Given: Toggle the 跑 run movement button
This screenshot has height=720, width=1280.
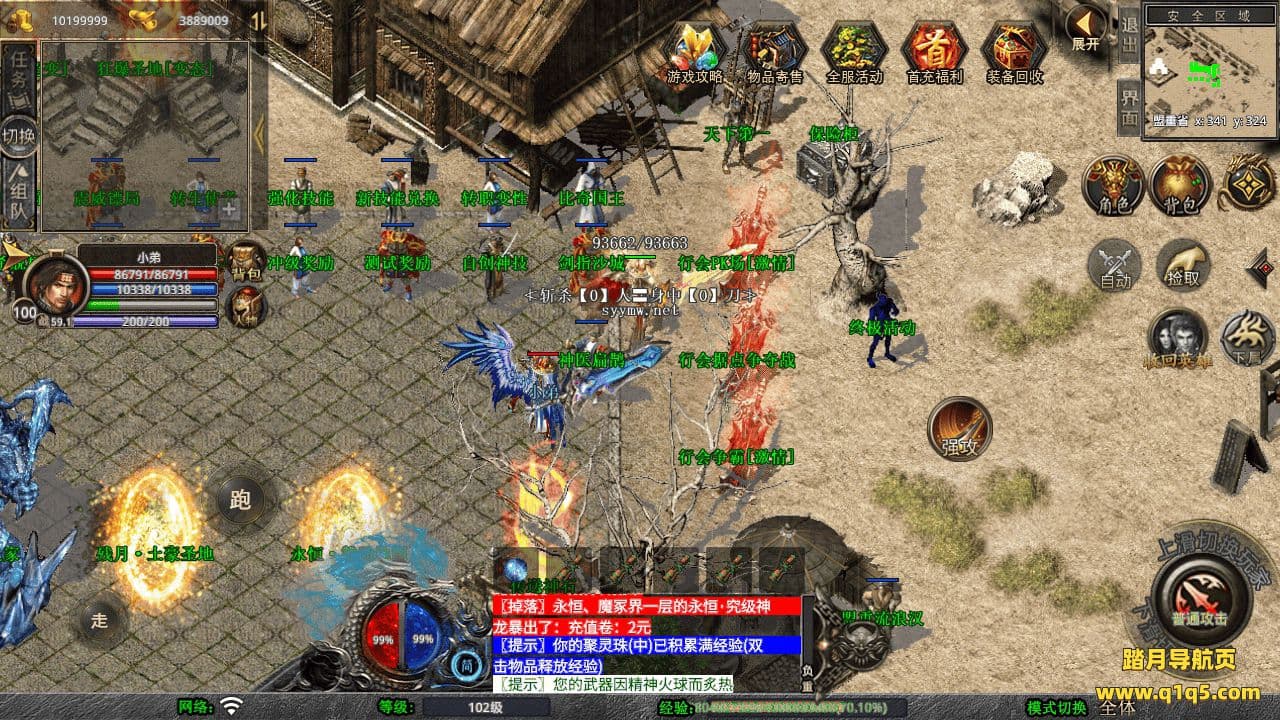Looking at the screenshot, I should point(240,500).
